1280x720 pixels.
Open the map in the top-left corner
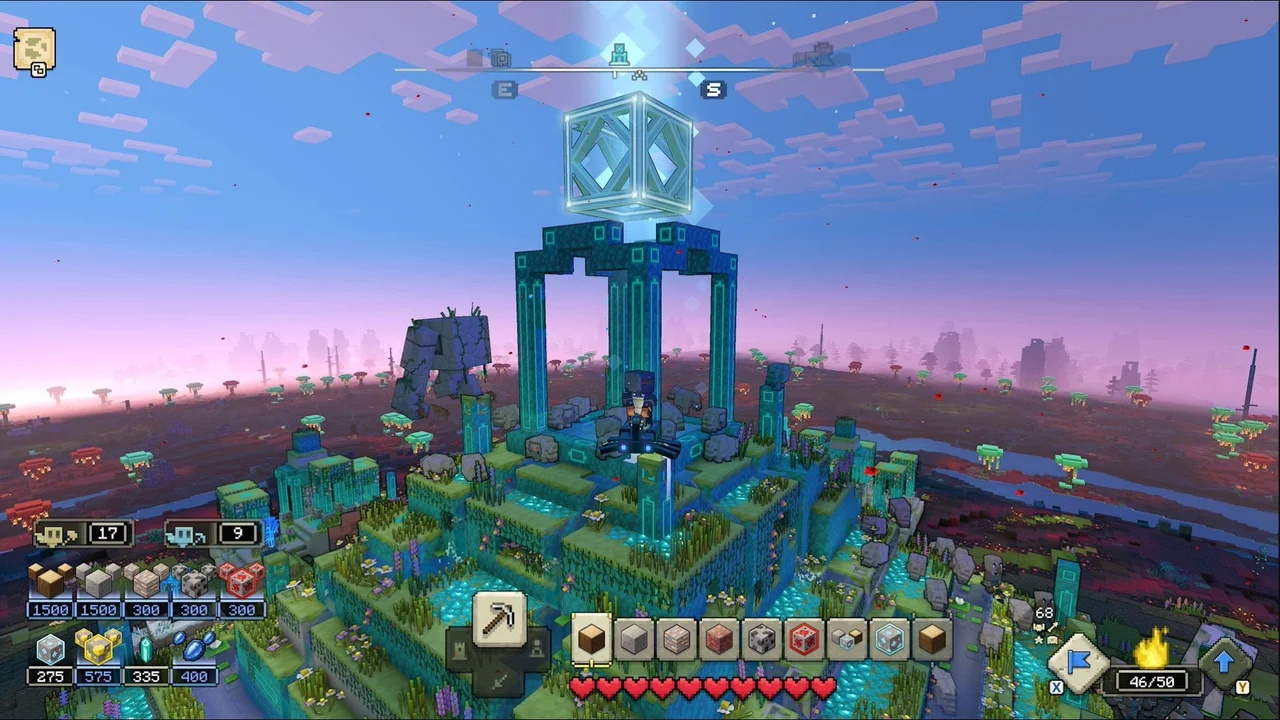click(x=35, y=50)
